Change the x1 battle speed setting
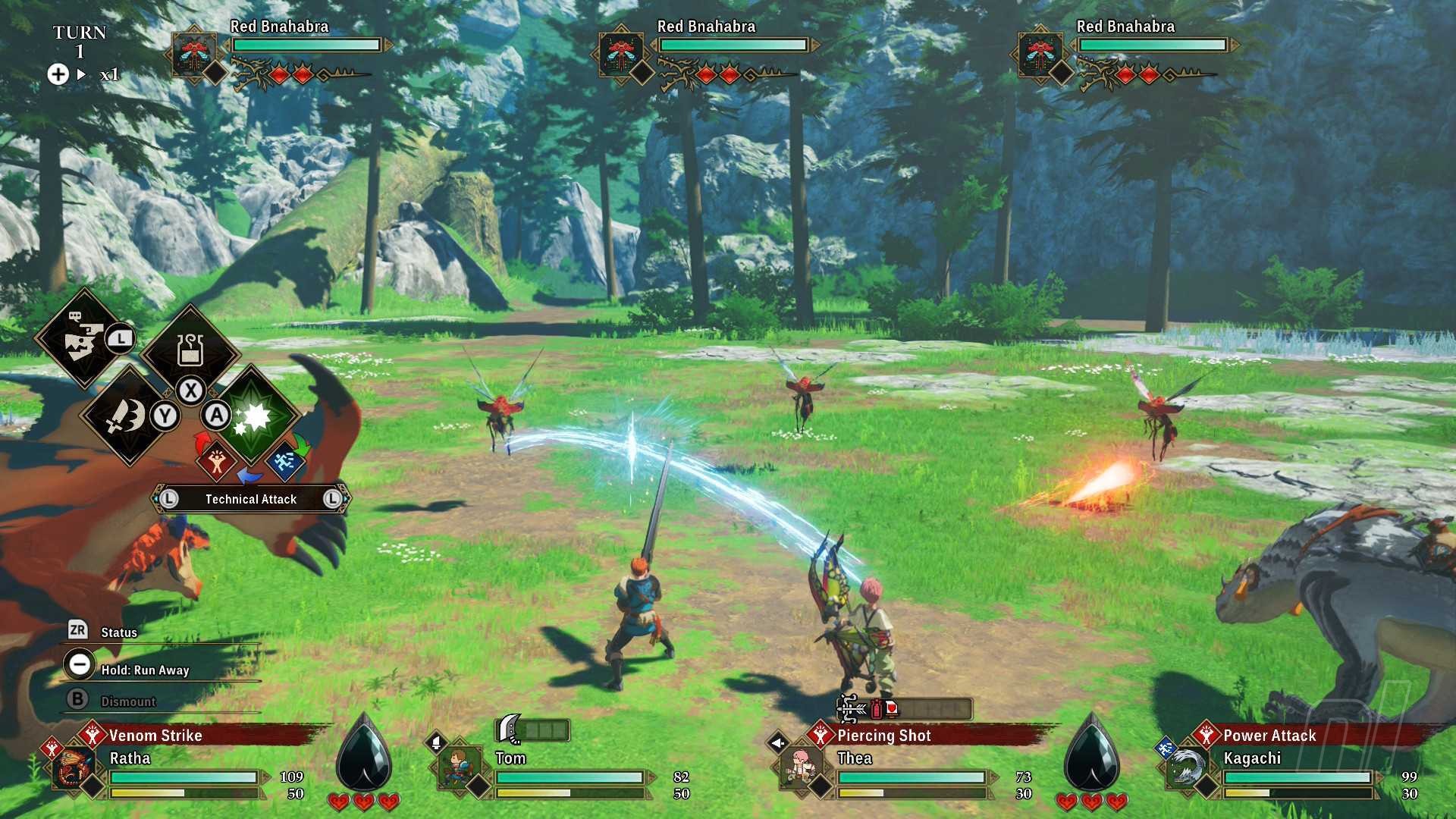 tap(109, 74)
